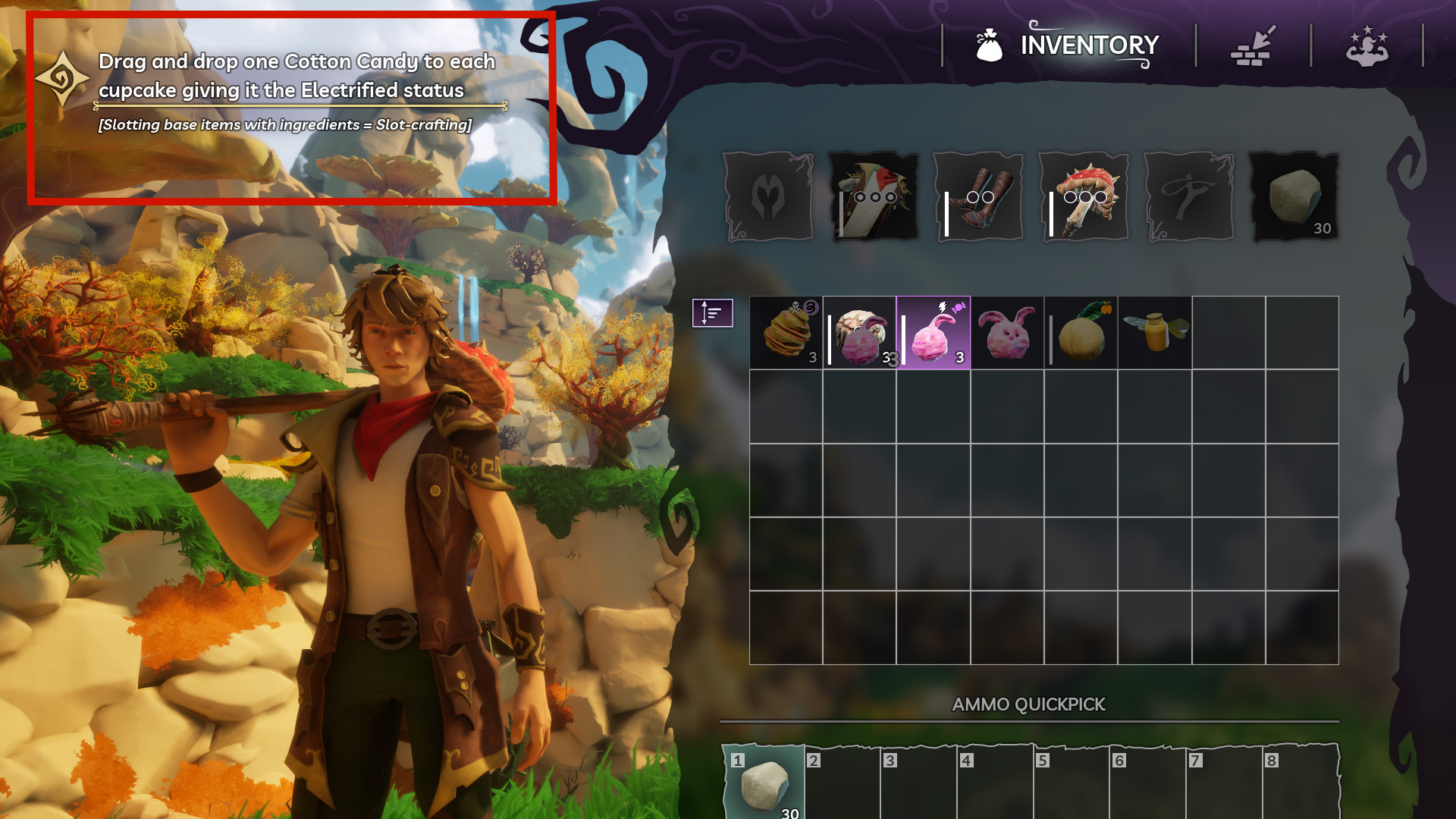
Task: Choose the equipped leather boots slot
Action: (978, 196)
